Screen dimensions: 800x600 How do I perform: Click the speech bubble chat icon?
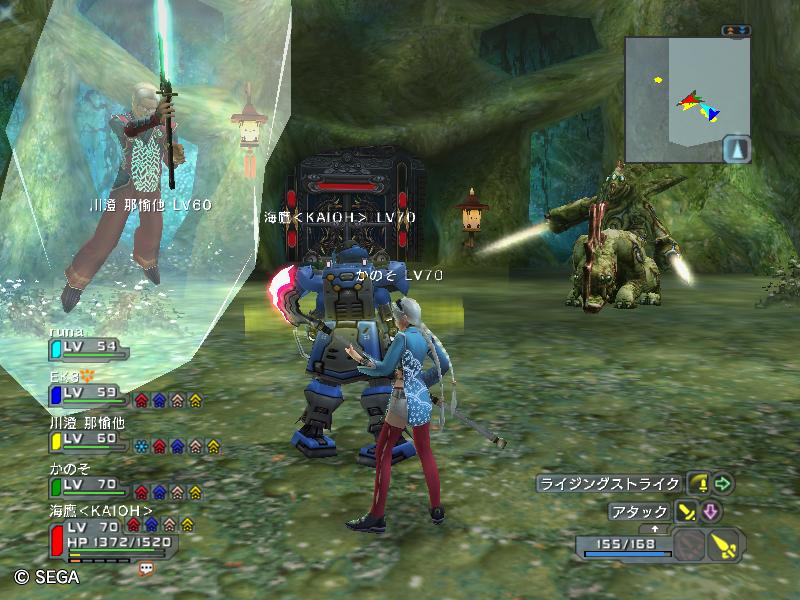coord(147,568)
